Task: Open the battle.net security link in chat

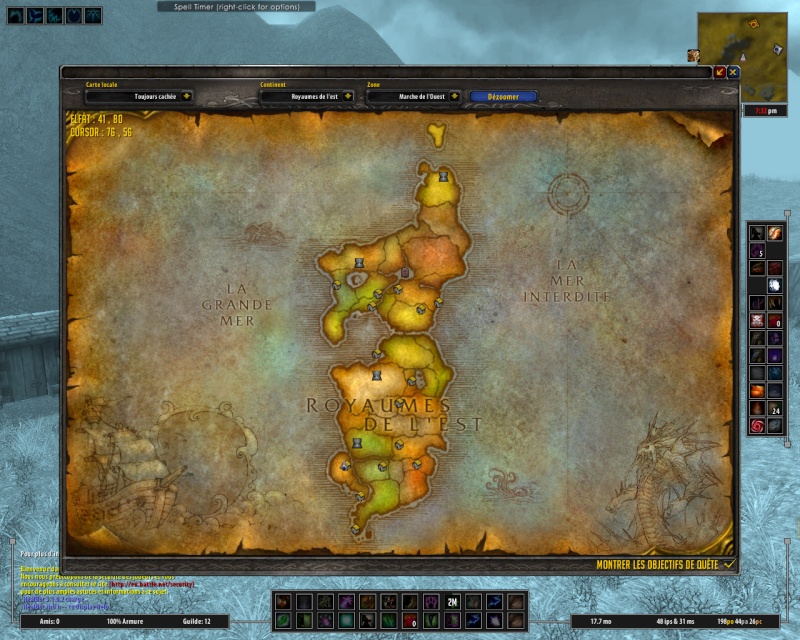Action: (150, 585)
